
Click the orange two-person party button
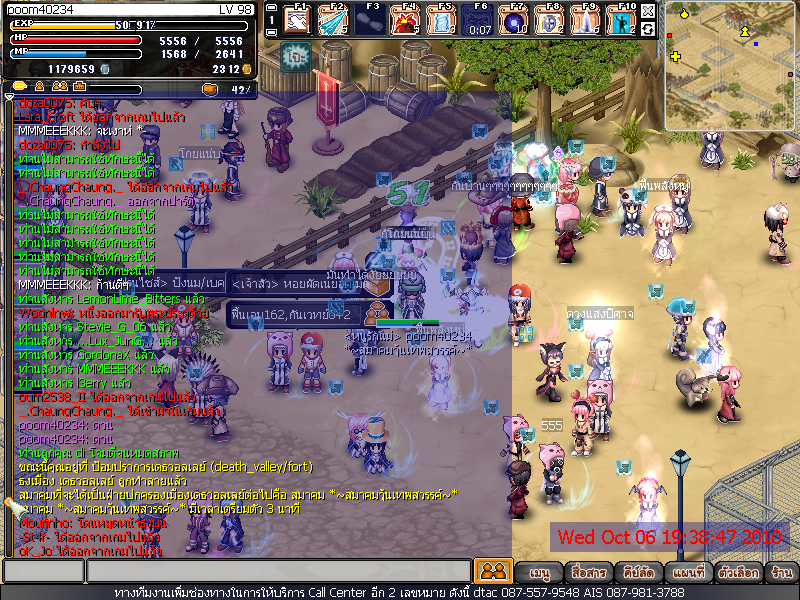[x=492, y=572]
